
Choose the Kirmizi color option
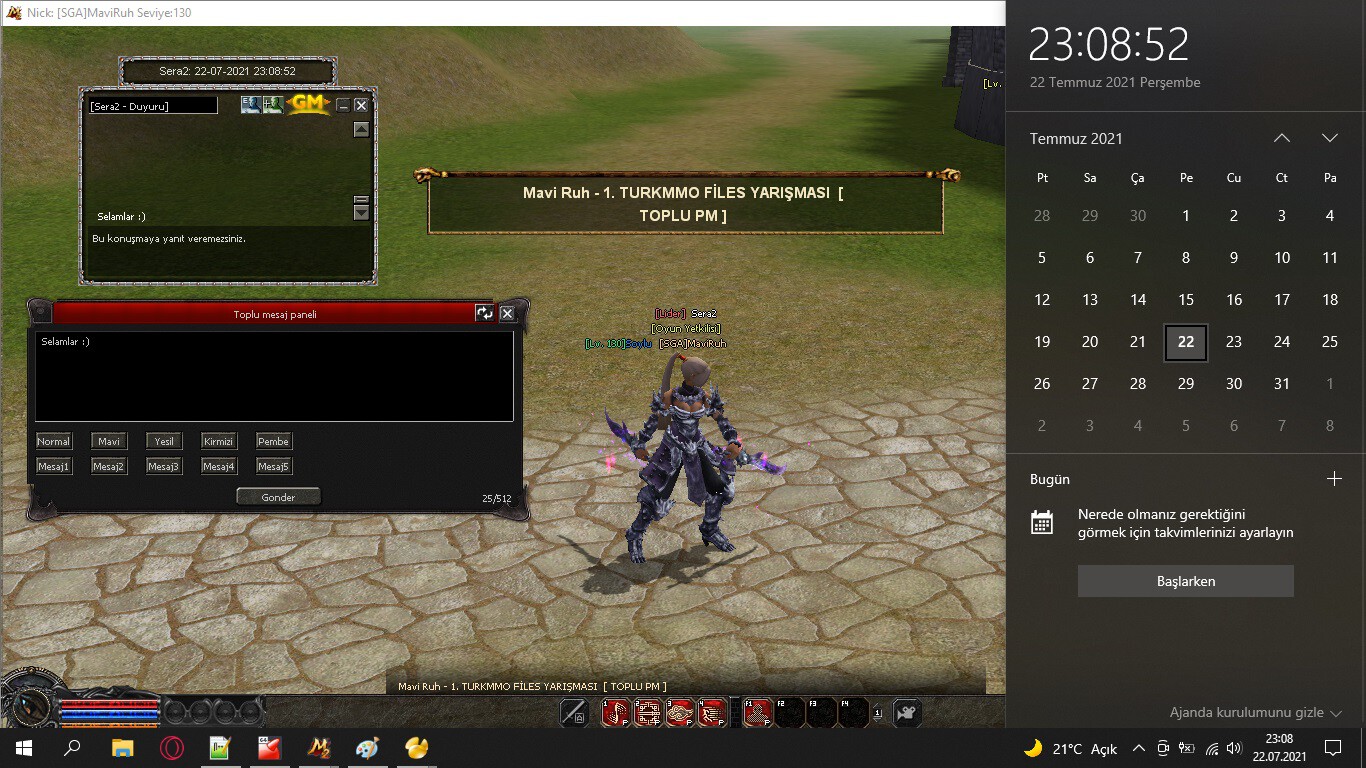[218, 441]
